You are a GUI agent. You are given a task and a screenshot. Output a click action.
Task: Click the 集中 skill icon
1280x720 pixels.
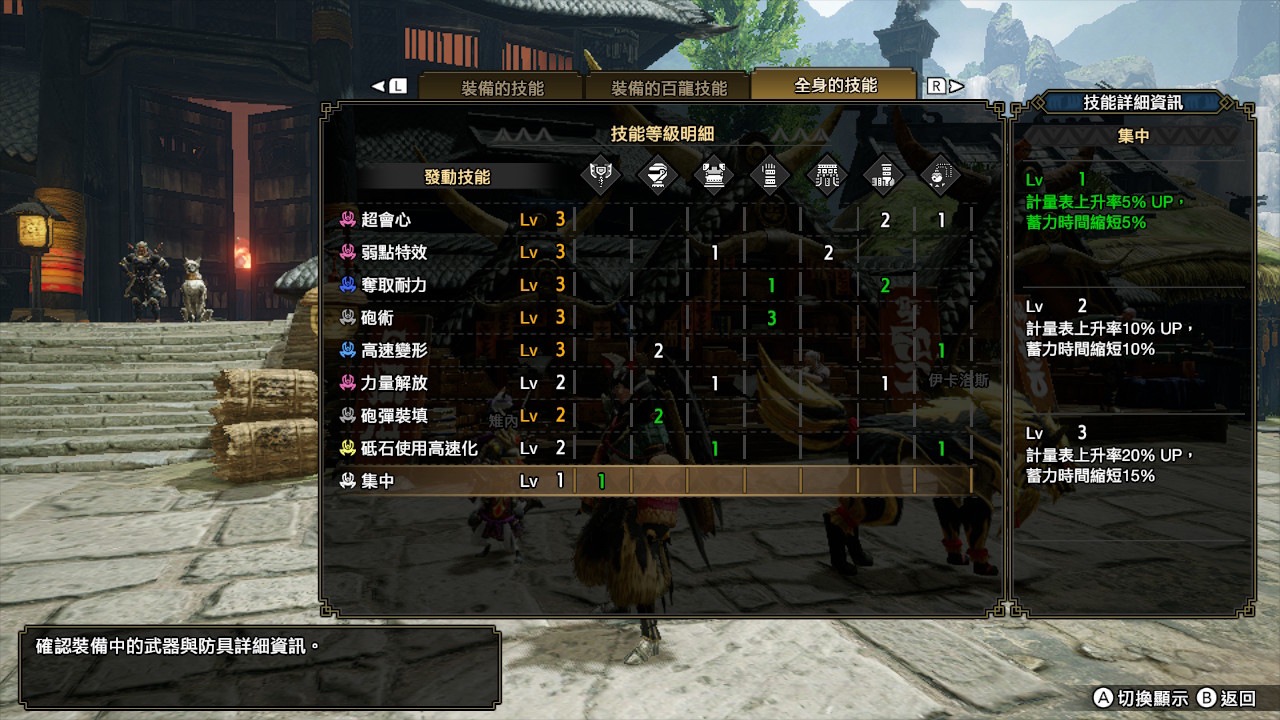[x=347, y=480]
